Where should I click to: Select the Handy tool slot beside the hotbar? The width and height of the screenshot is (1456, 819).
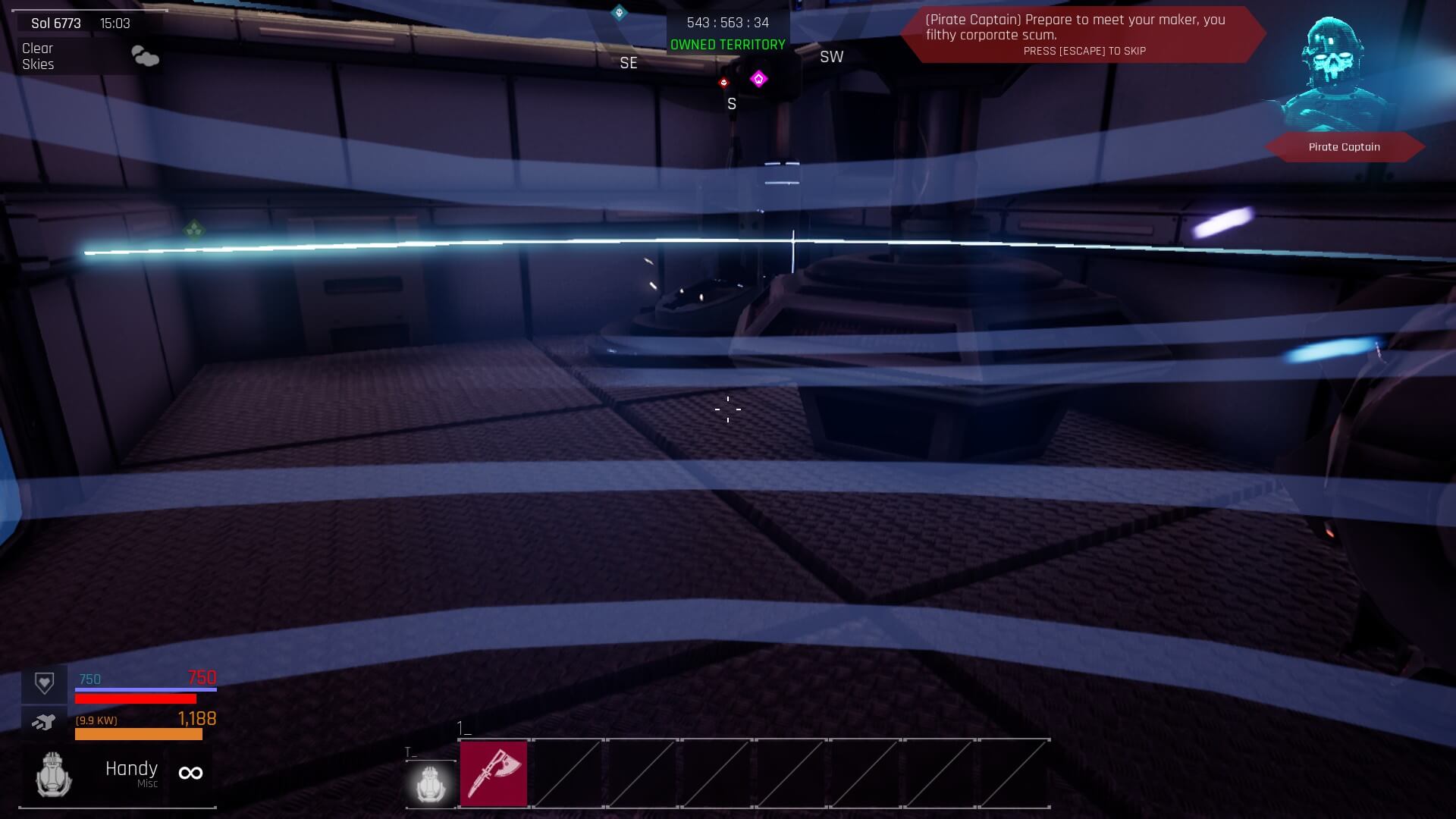click(431, 783)
